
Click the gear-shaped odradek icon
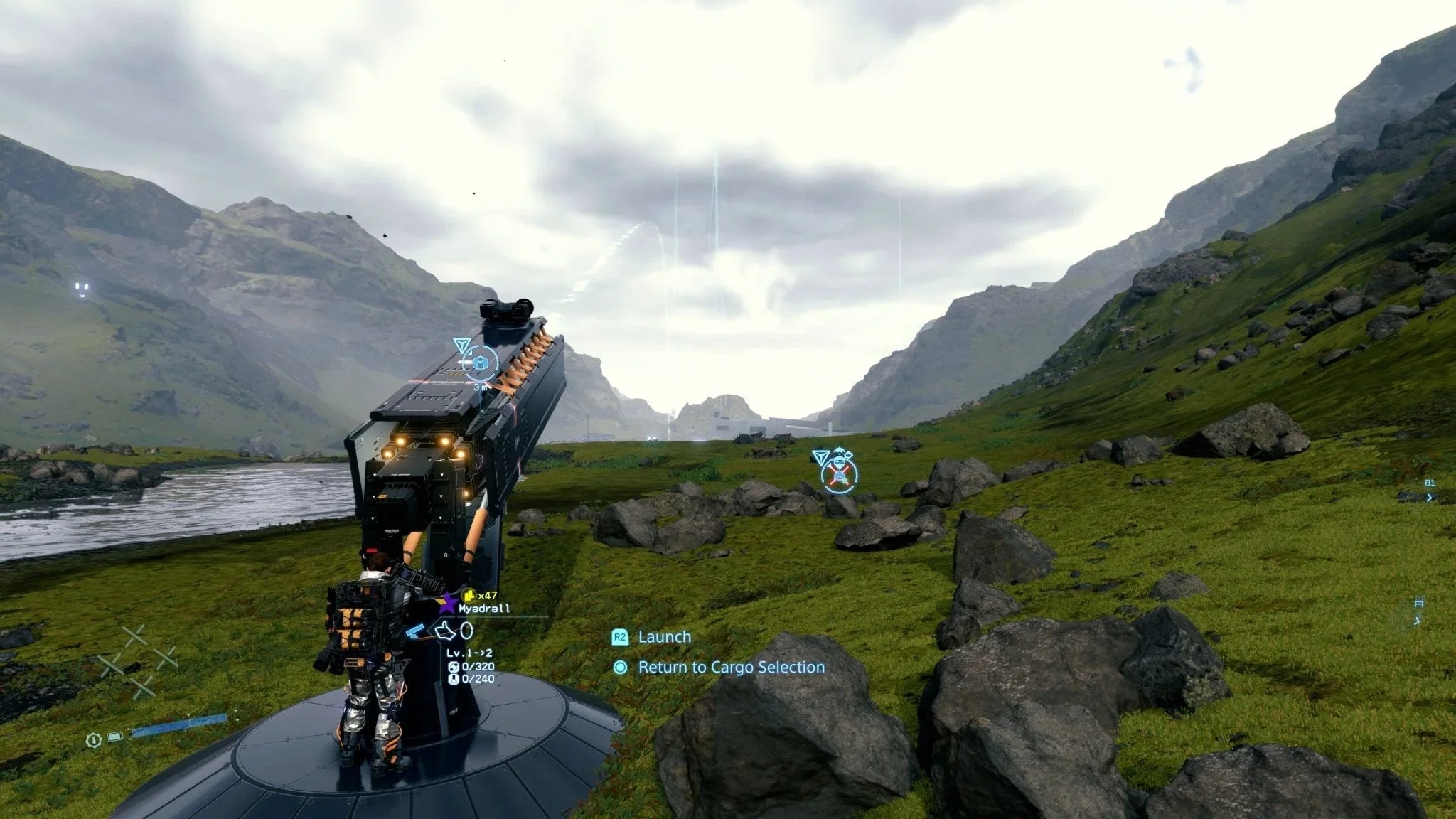[x=92, y=740]
